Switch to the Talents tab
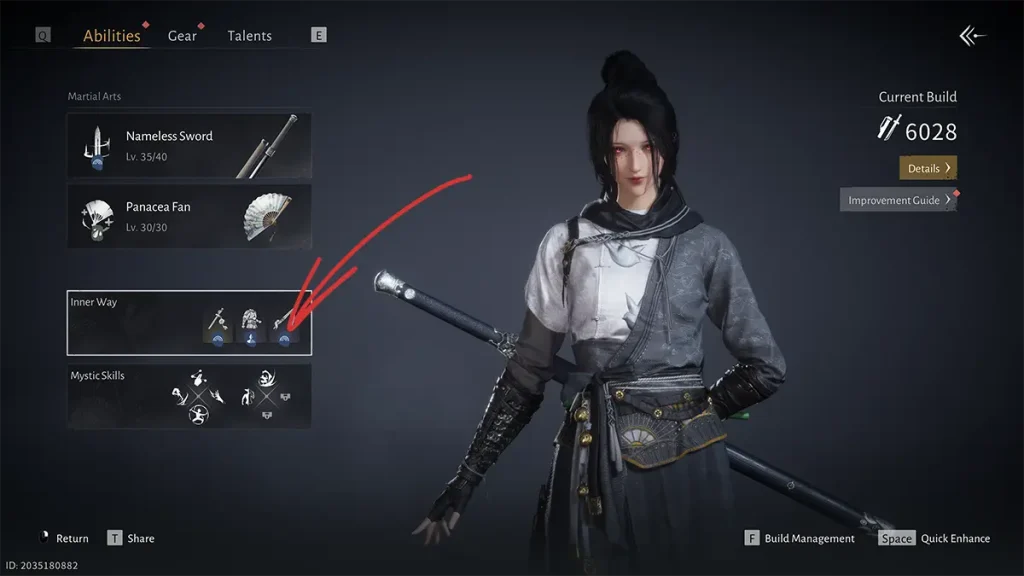 (249, 36)
